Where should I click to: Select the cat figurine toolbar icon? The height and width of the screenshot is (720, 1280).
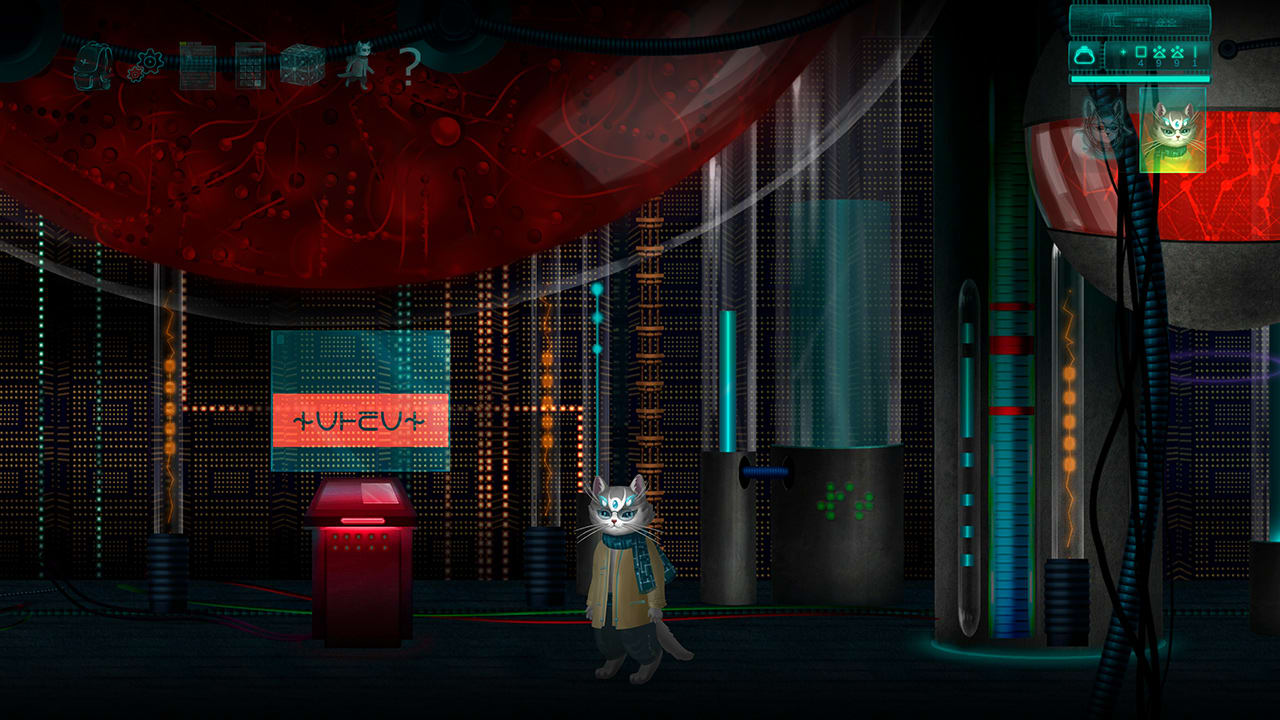point(361,62)
